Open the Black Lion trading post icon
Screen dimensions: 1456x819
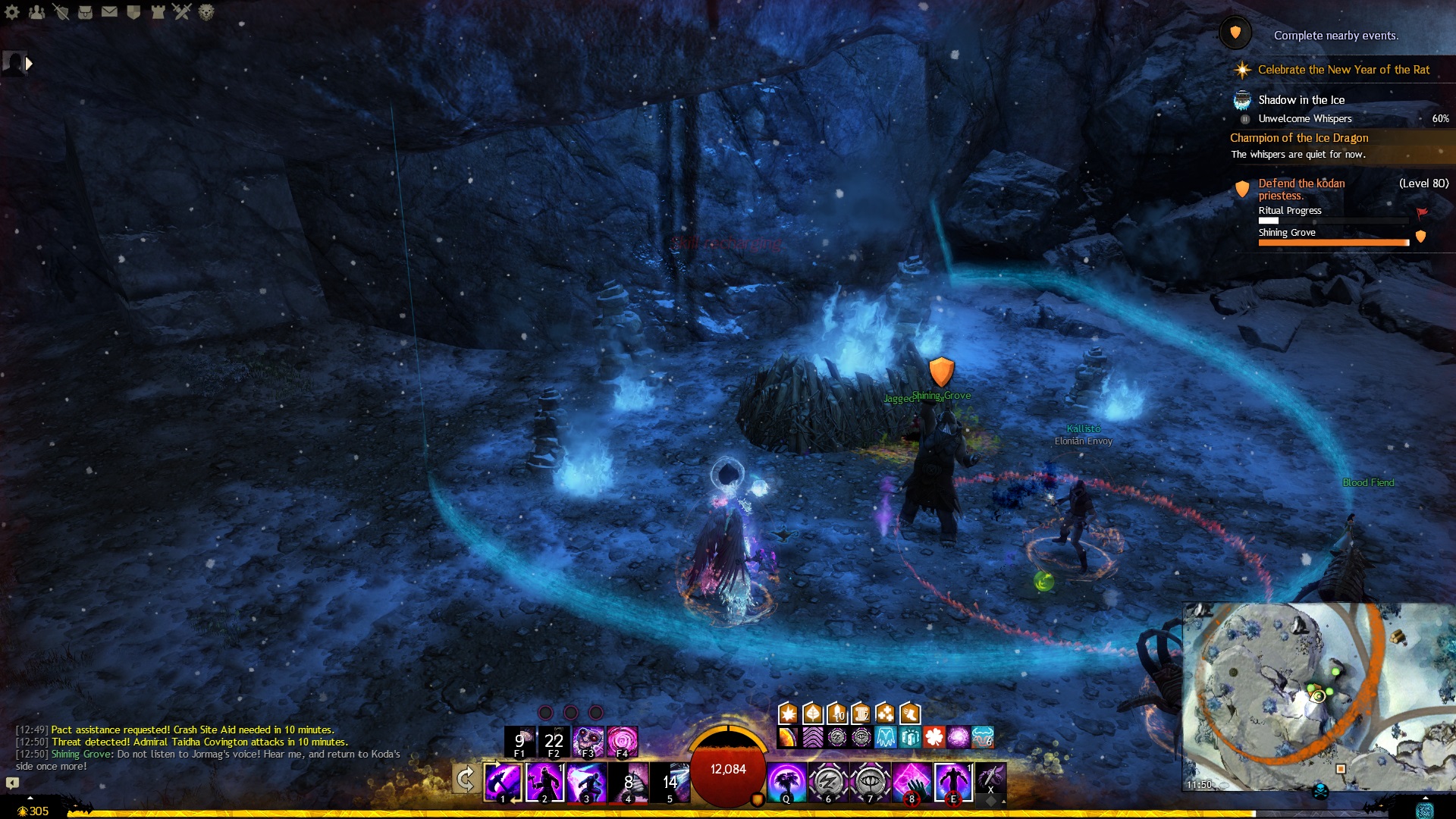(x=206, y=11)
